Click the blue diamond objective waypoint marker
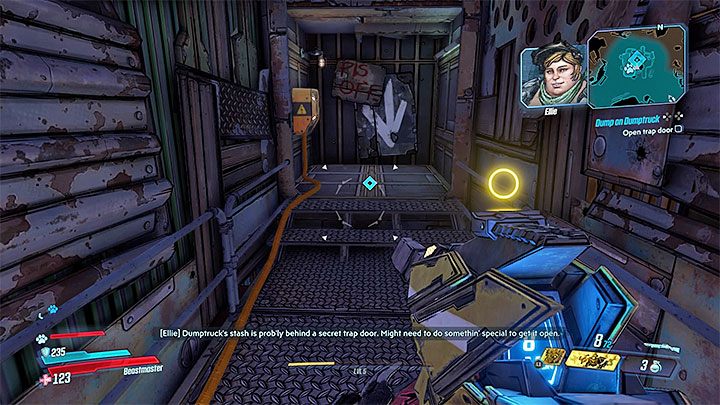The height and width of the screenshot is (405, 720). click(x=370, y=183)
